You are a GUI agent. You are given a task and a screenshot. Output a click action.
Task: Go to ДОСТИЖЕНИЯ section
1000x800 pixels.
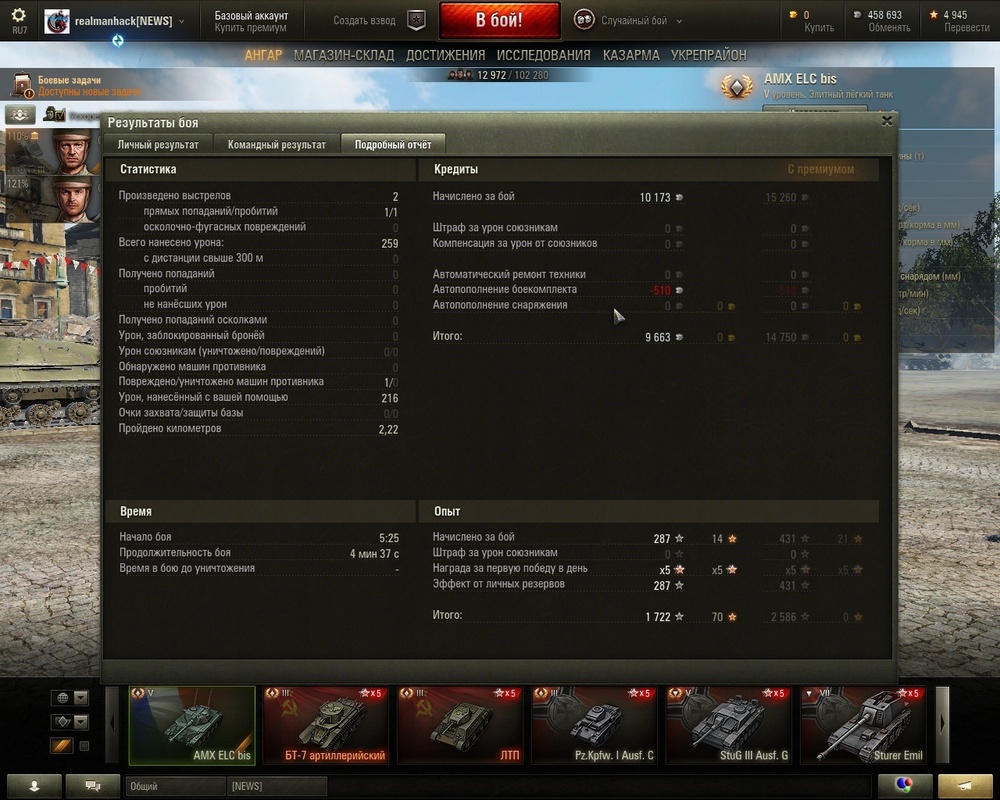[x=445, y=56]
